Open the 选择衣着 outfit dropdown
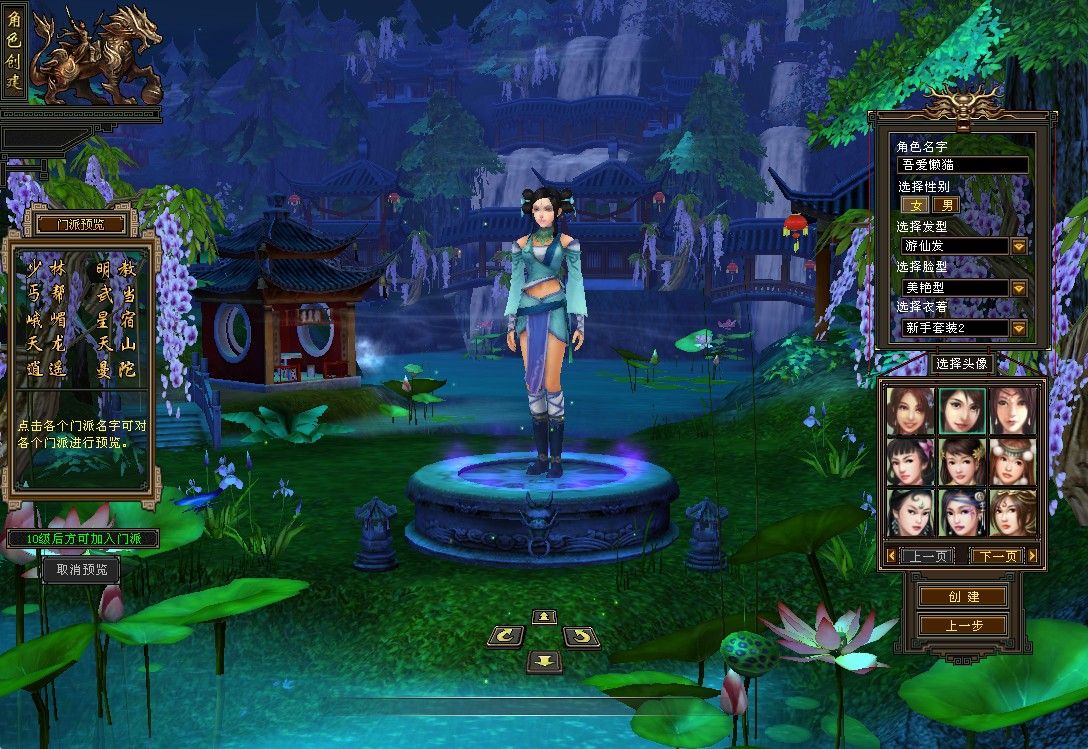The height and width of the screenshot is (749, 1088). [x=1018, y=328]
